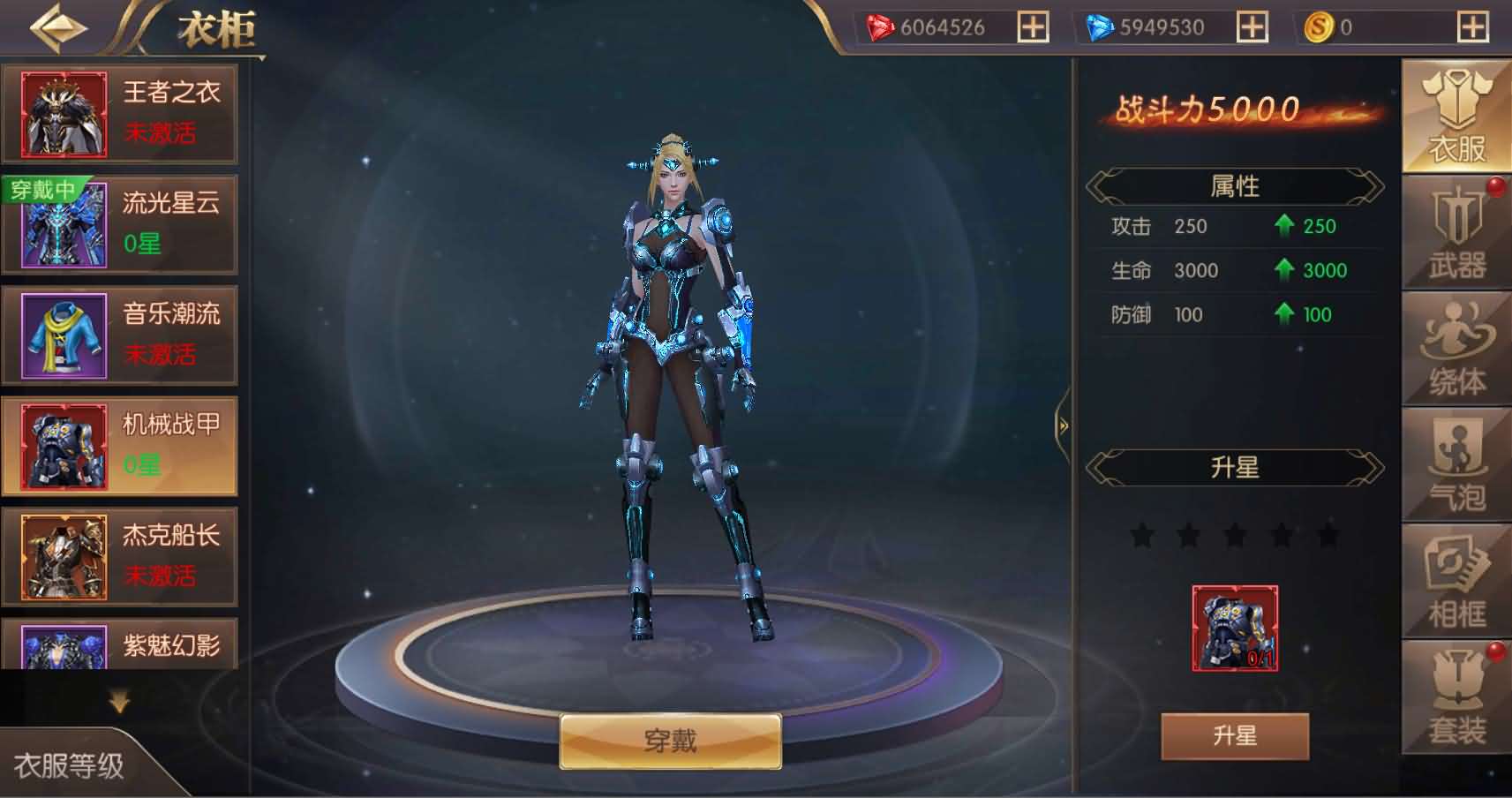Click the 机械战甲 material thumbnail showing 0/1
The image size is (1512, 798).
[1233, 627]
